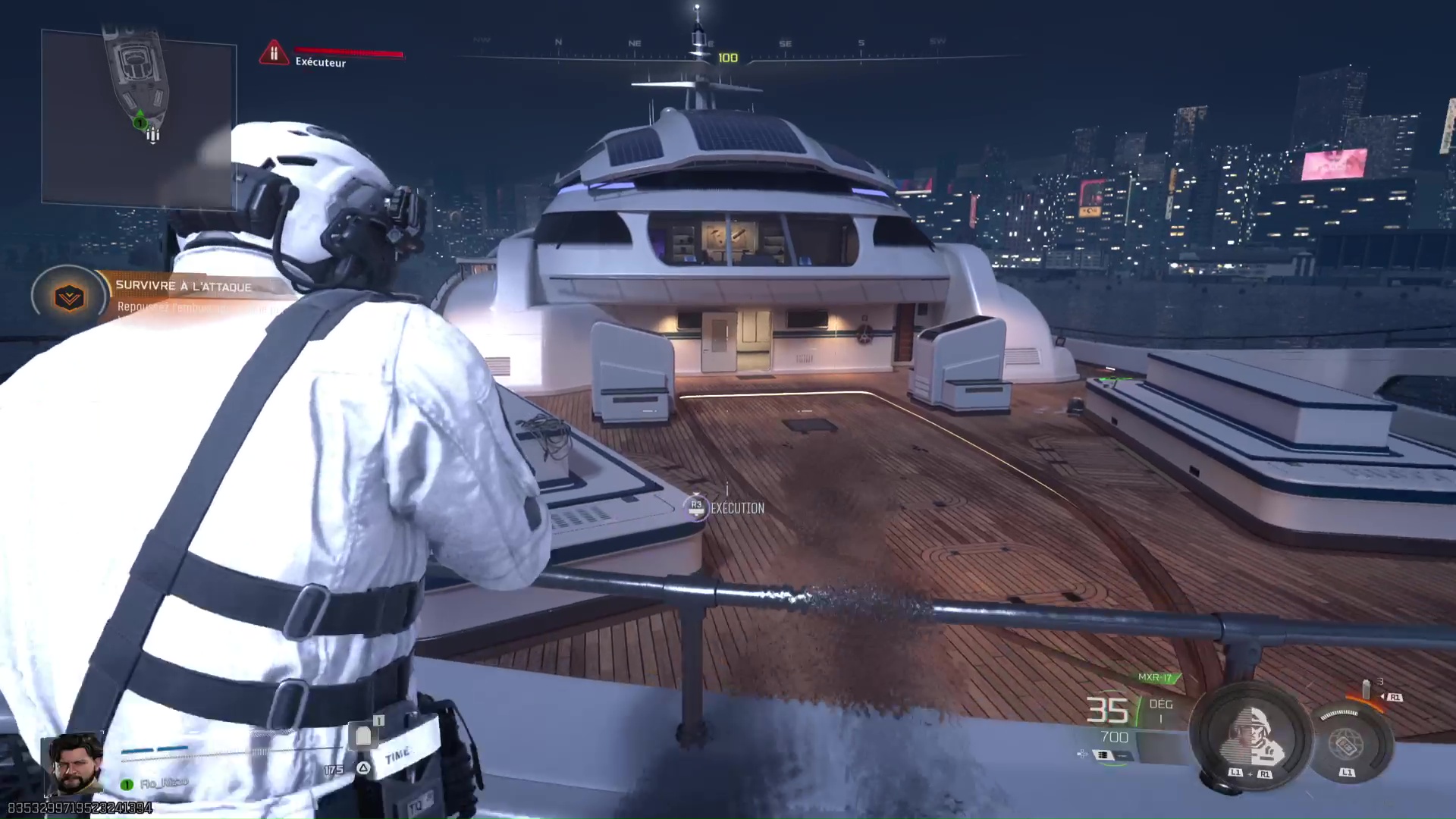
Task: Click the triangle button prompt near 175
Action: point(364,768)
